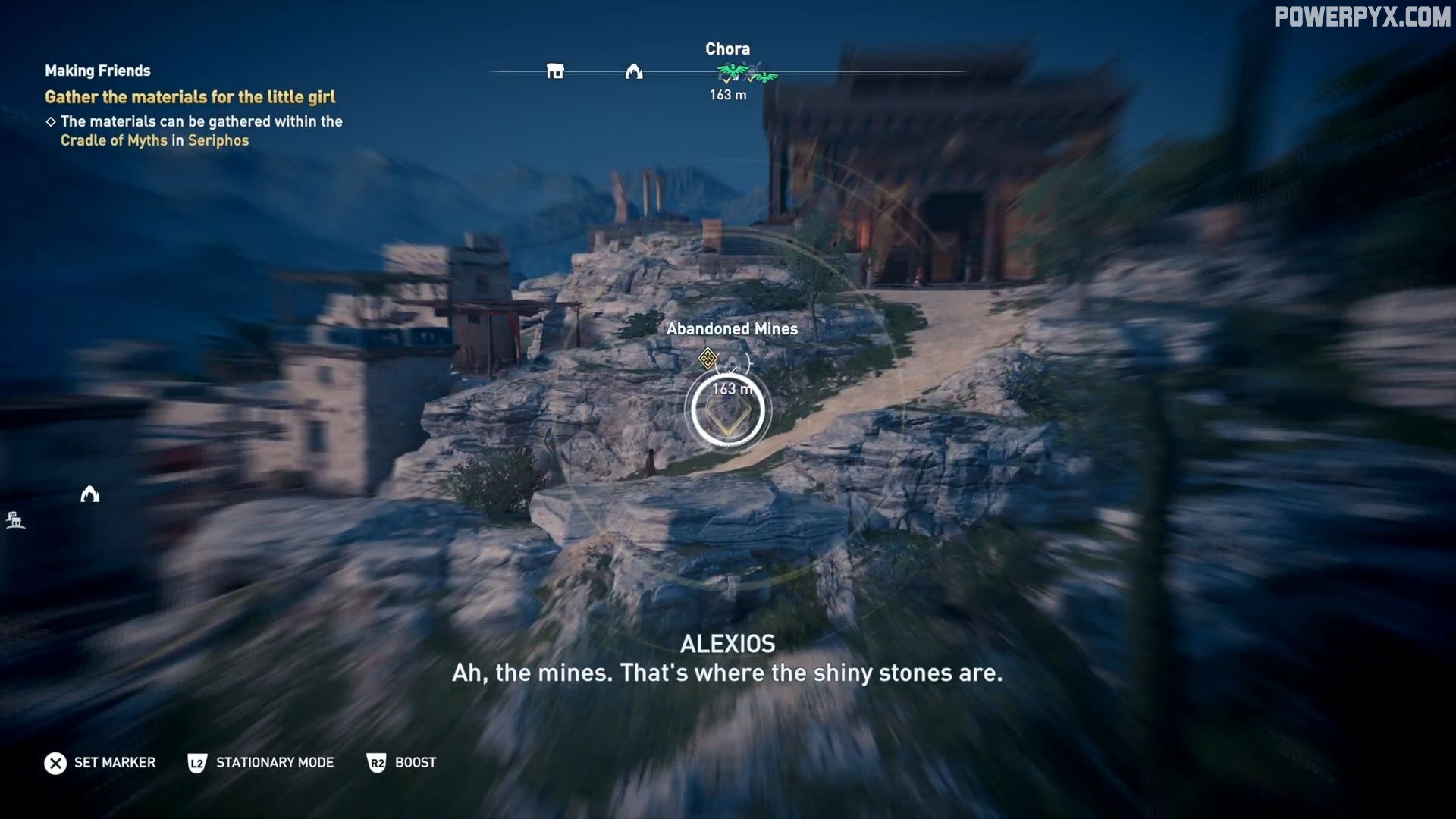Click the house icon on the compass bar

555,71
